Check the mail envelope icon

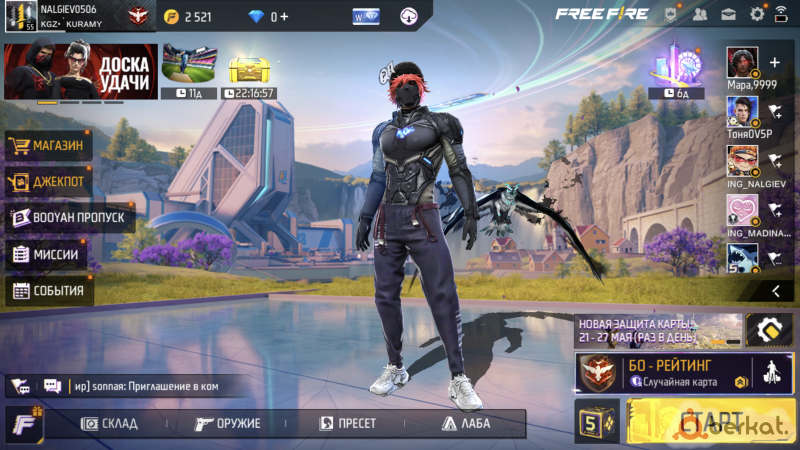[728, 14]
